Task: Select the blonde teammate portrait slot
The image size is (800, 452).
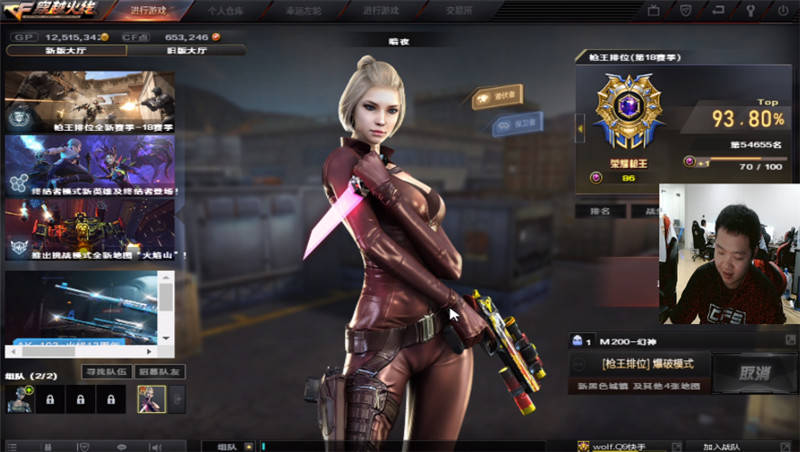Action: [x=151, y=399]
